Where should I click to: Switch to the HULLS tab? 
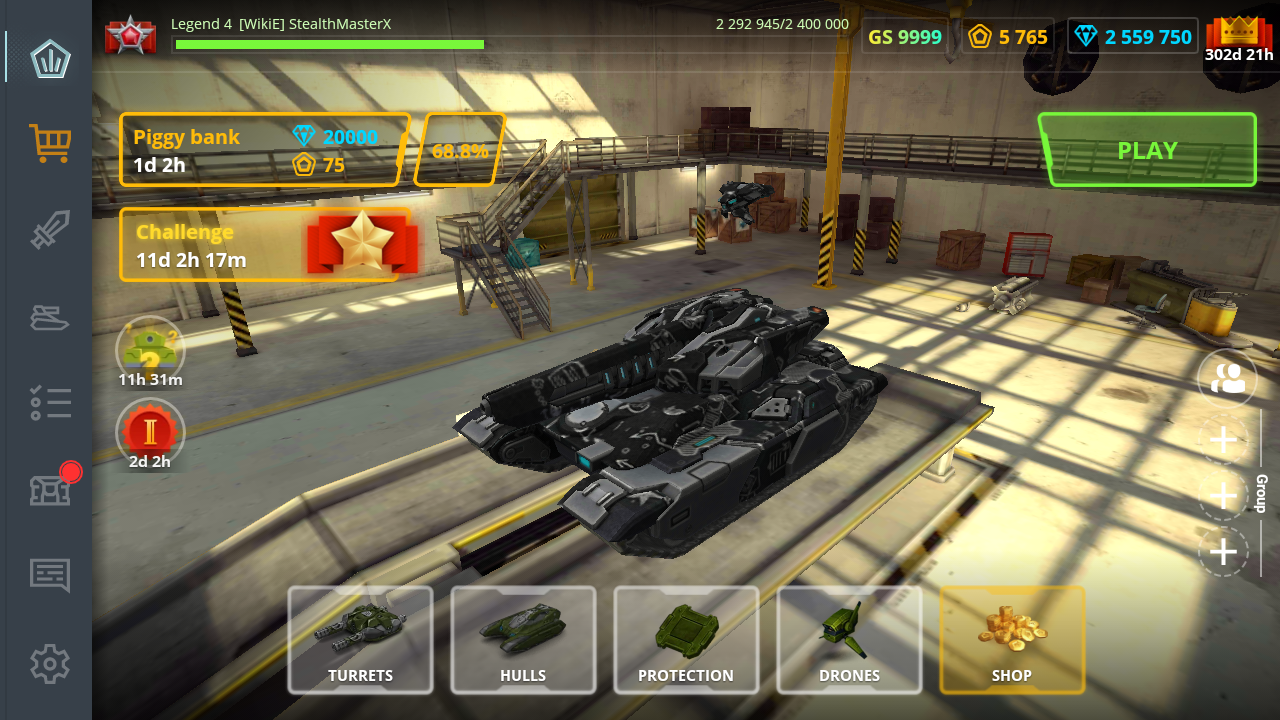click(523, 639)
